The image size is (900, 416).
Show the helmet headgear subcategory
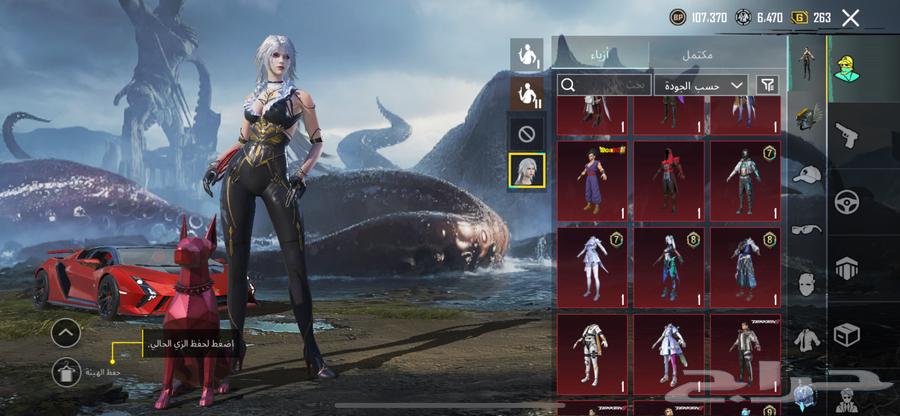click(x=807, y=118)
